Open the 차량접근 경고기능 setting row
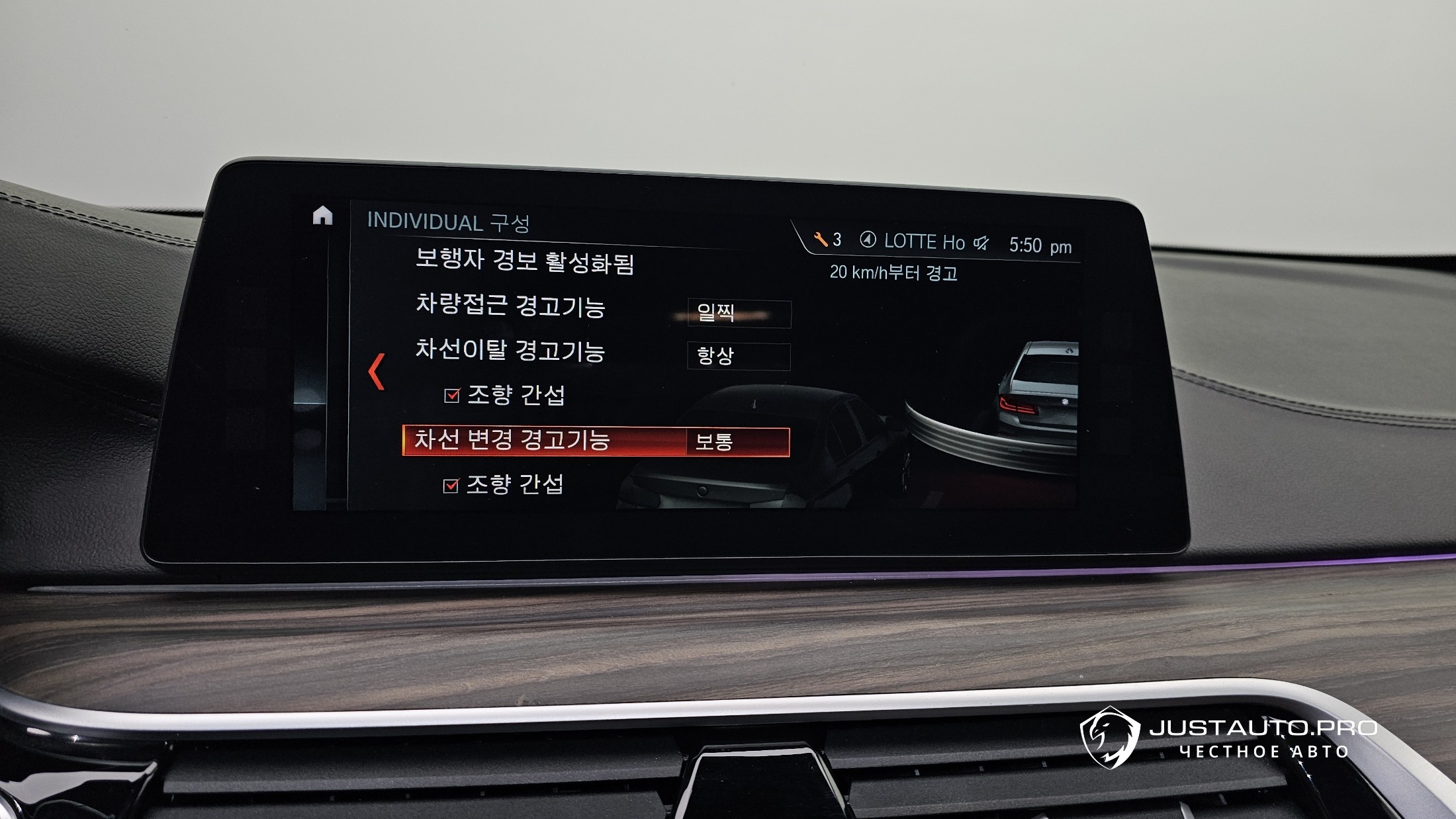The image size is (1456, 819). (x=510, y=306)
